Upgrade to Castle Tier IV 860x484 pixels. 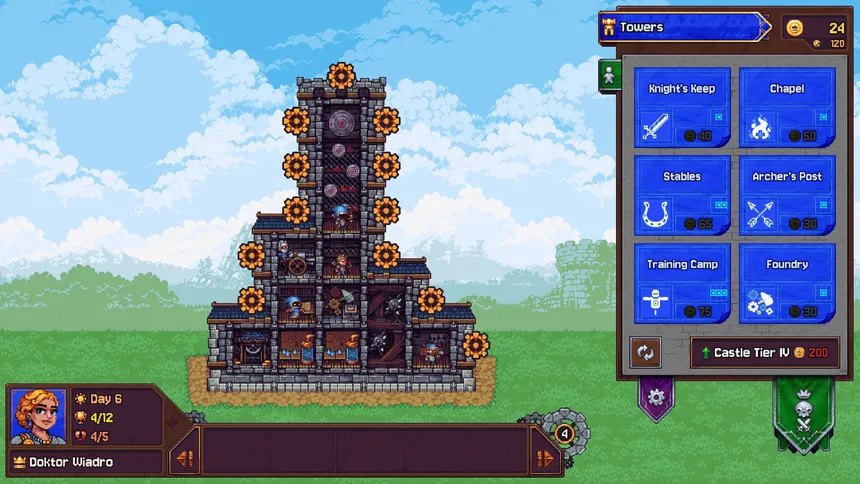765,353
